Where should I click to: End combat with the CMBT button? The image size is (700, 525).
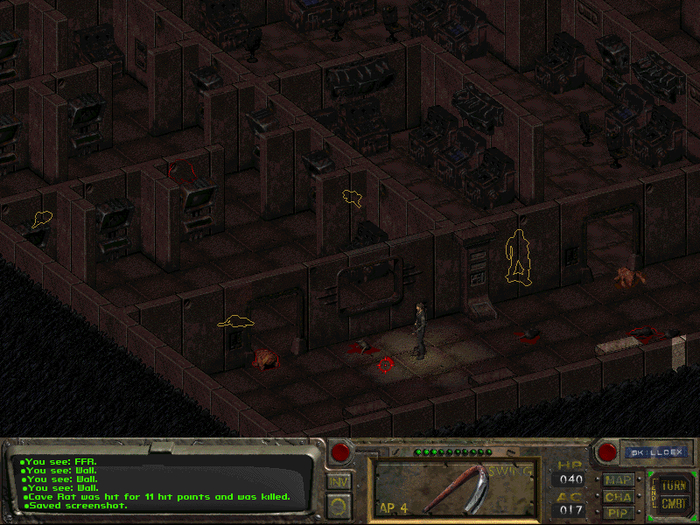pos(672,504)
